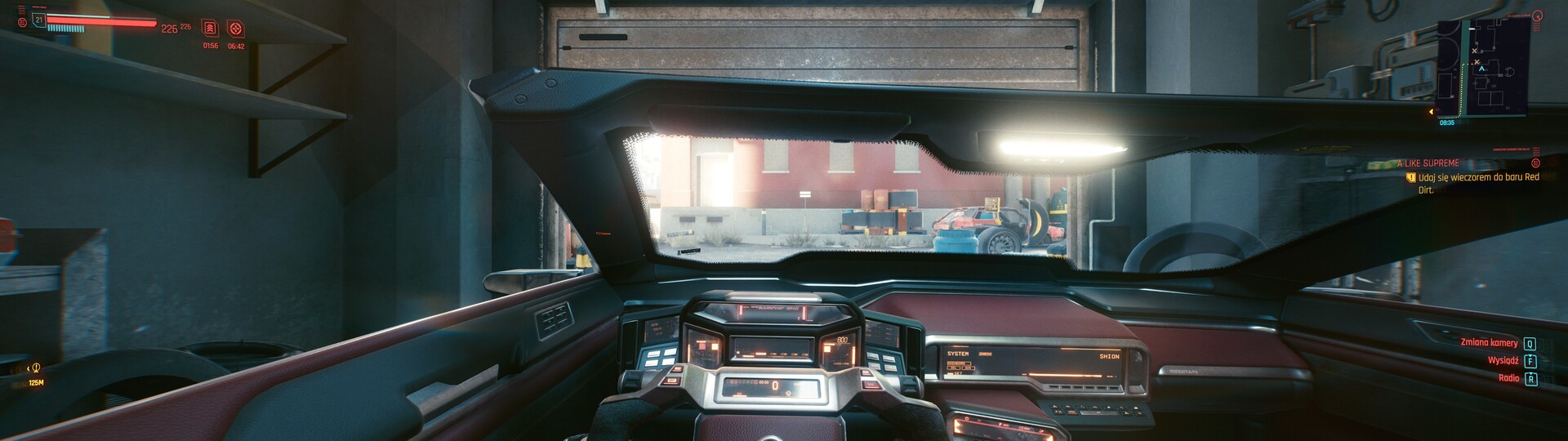Inspect the triple-arrow buff icon
The height and width of the screenshot is (441, 1568).
210,29
